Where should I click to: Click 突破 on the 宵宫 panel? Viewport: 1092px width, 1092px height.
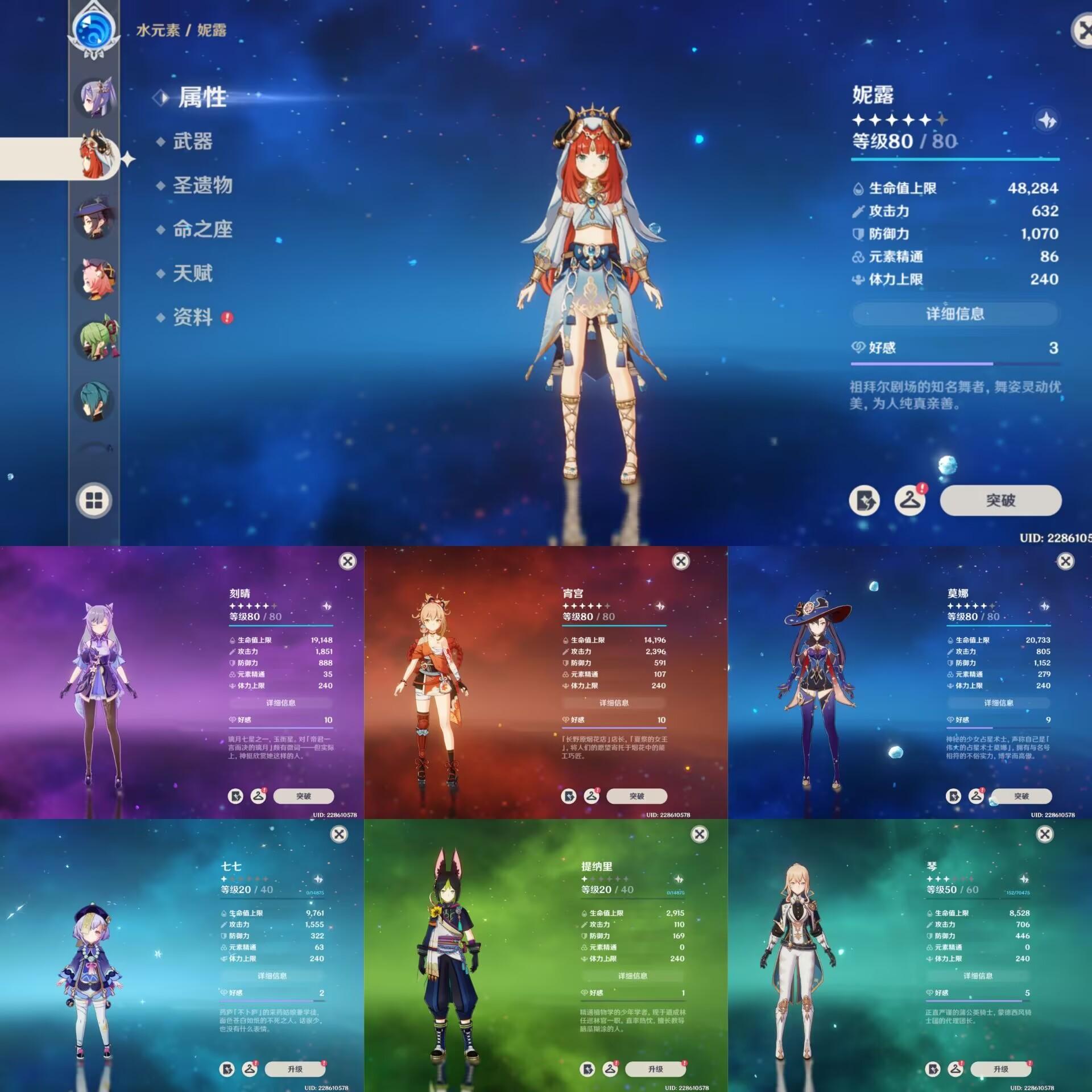click(x=636, y=796)
